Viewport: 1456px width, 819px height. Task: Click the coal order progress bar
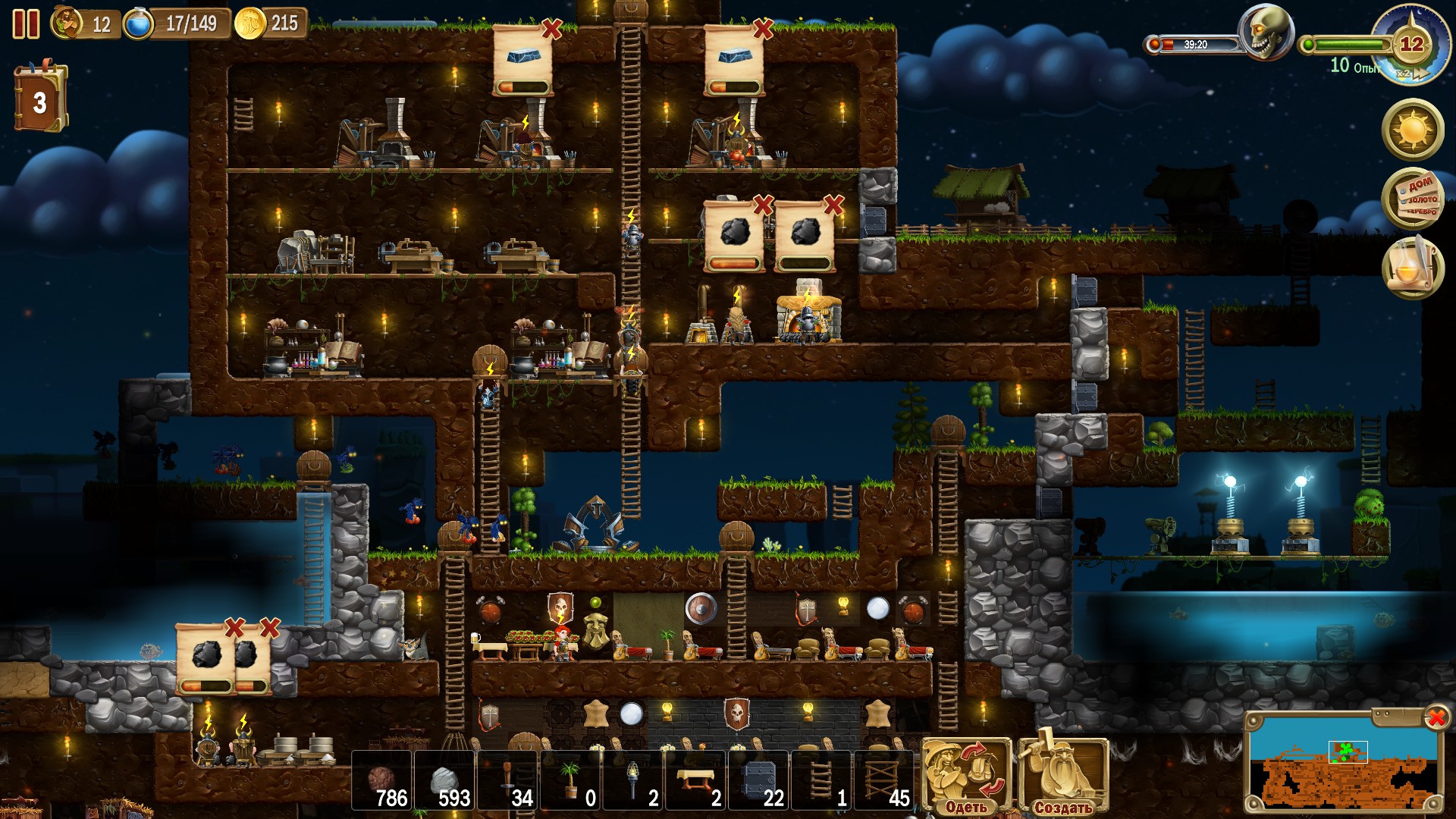coord(732,262)
